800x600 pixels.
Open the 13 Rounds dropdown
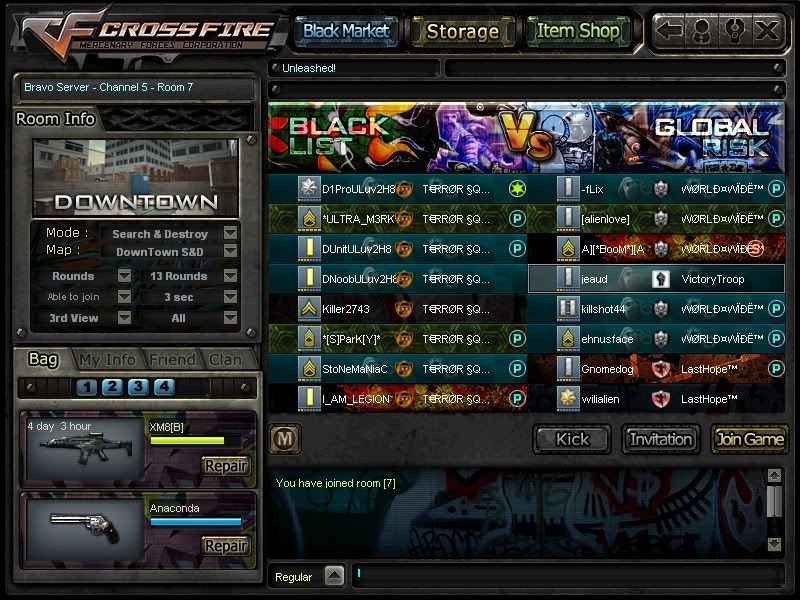230,276
